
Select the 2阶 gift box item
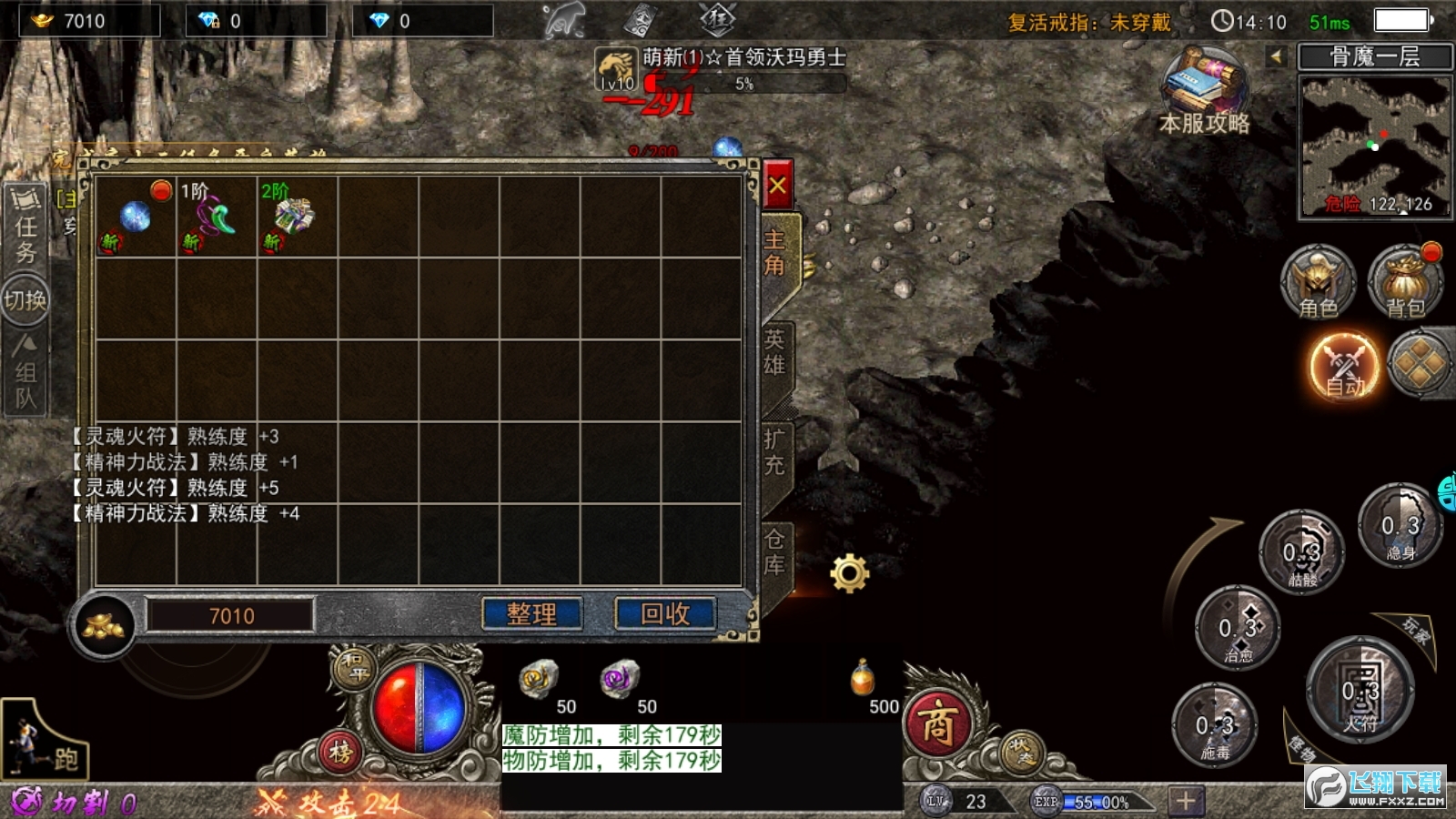[297, 217]
